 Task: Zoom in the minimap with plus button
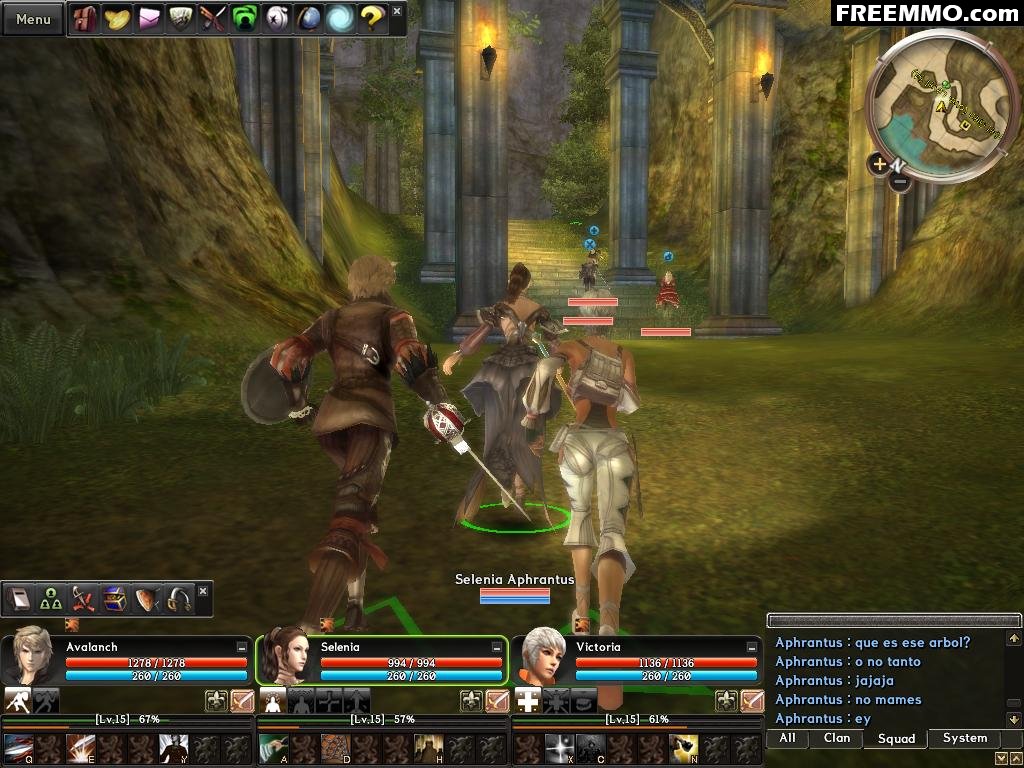coord(879,164)
